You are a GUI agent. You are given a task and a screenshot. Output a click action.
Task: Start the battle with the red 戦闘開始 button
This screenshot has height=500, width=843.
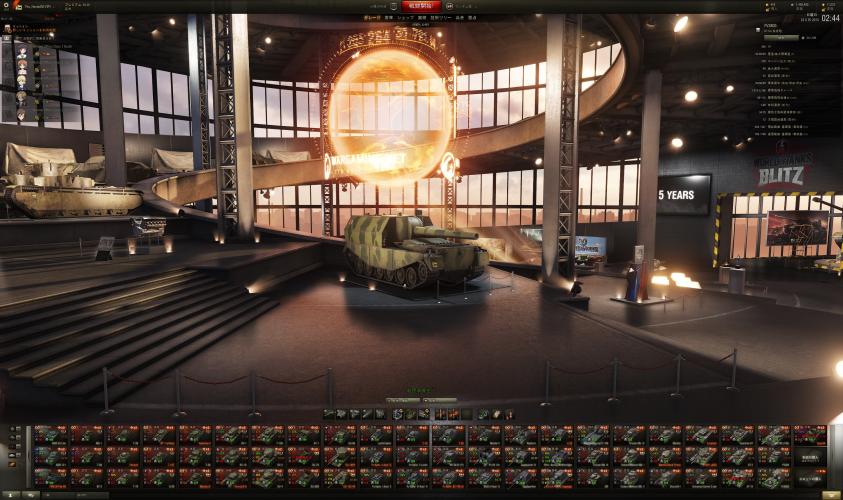pyautogui.click(x=421, y=6)
